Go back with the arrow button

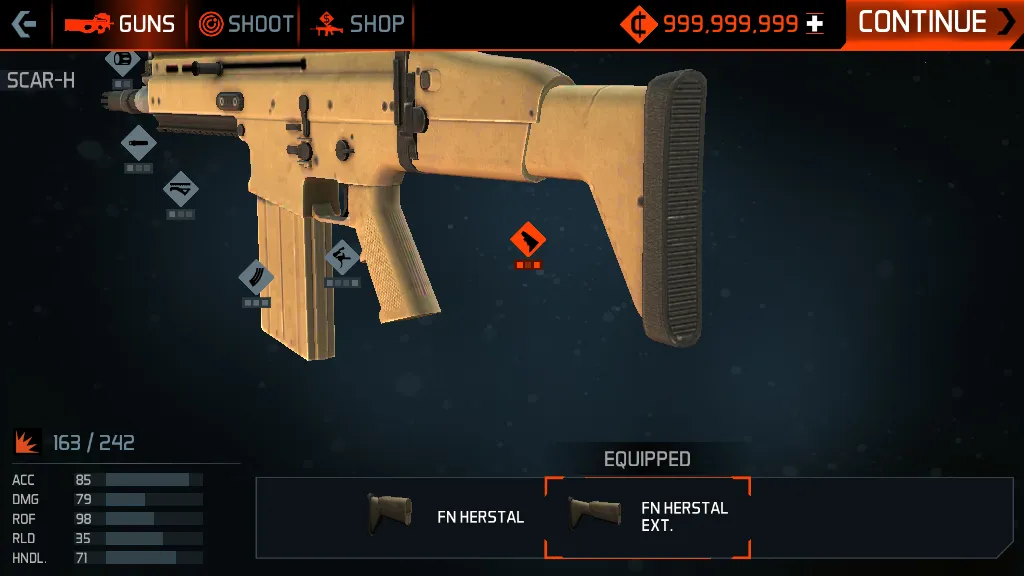click(x=24, y=23)
